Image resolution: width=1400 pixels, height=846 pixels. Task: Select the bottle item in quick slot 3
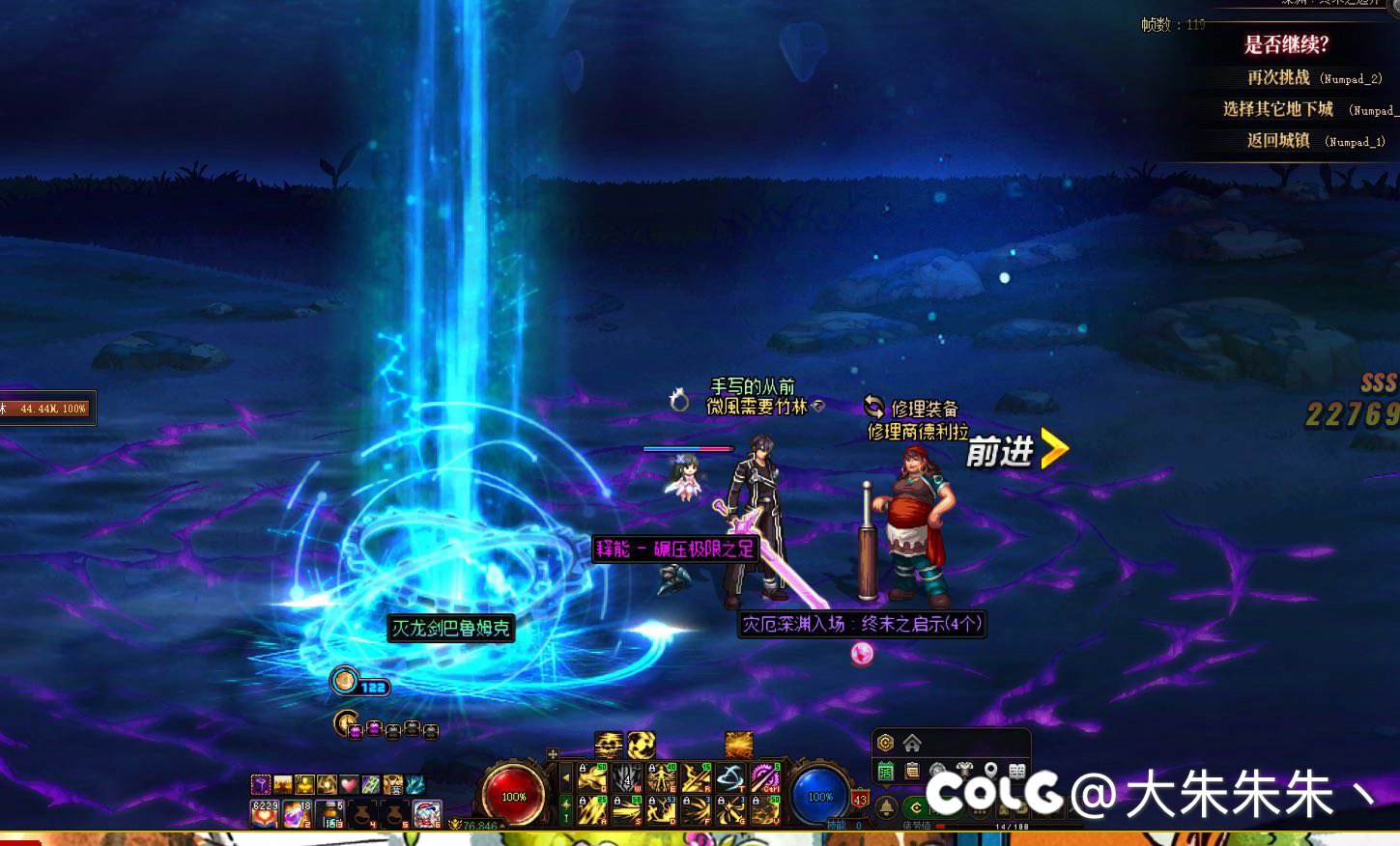click(x=330, y=813)
